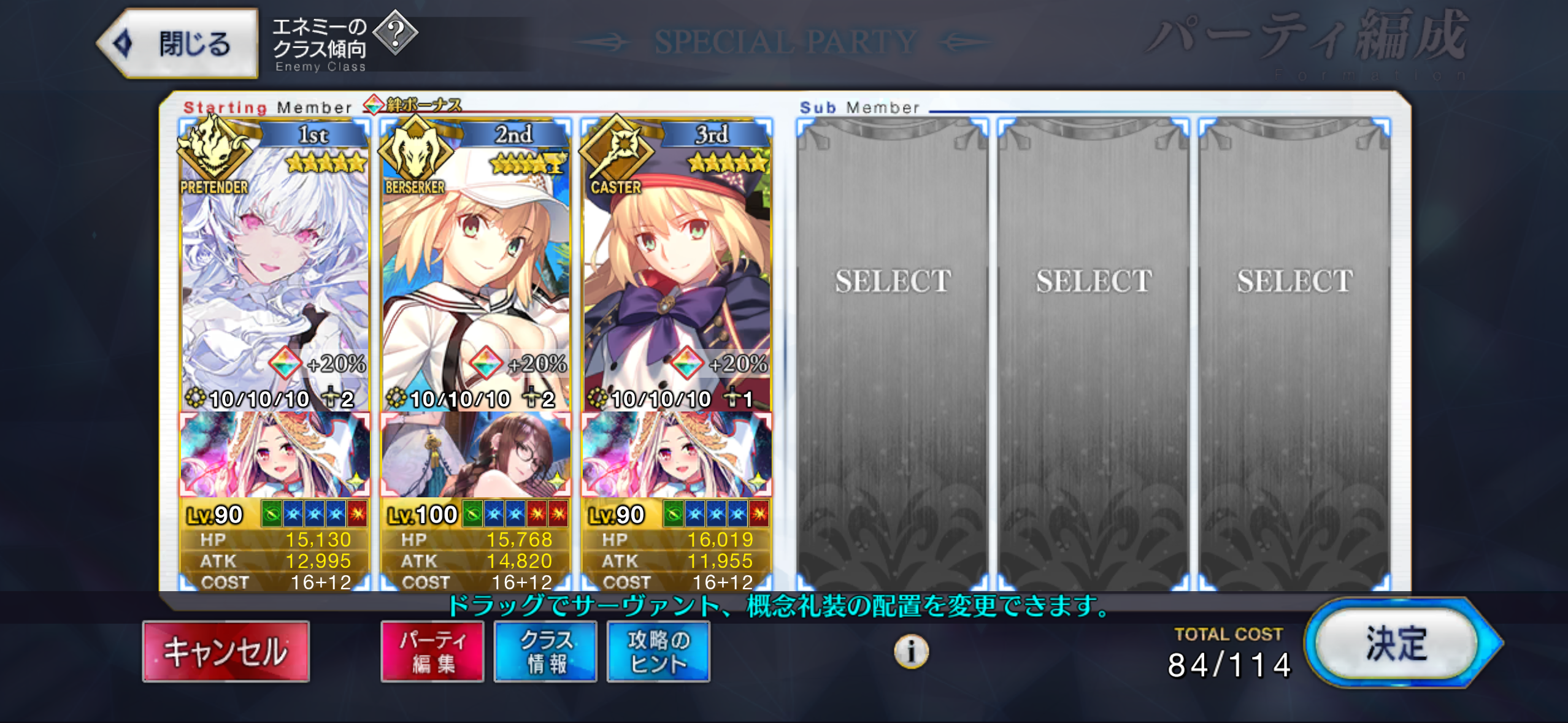Expand the first empty Sub Member SELECT slot

(896, 282)
